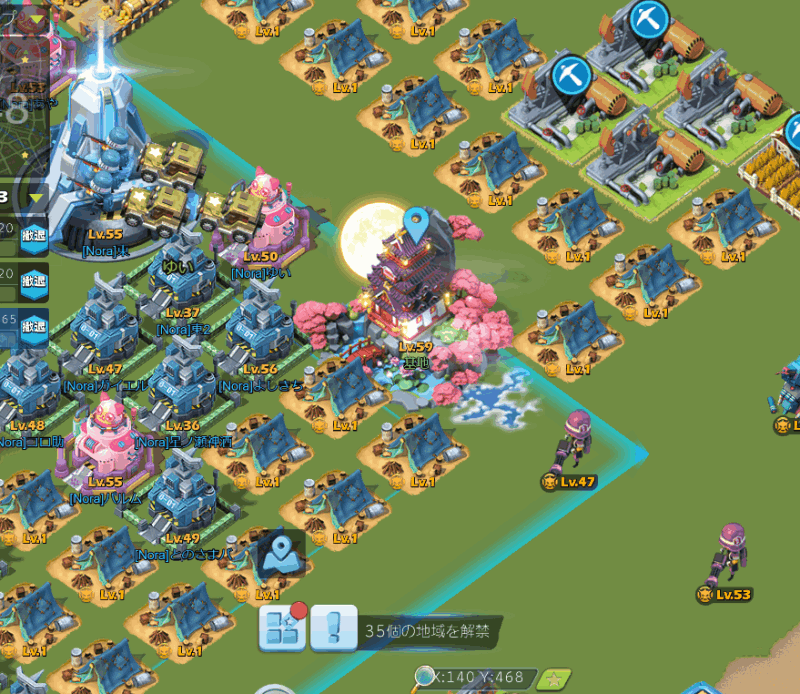
Task: Open the green star favorites button
Action: pos(552,680)
